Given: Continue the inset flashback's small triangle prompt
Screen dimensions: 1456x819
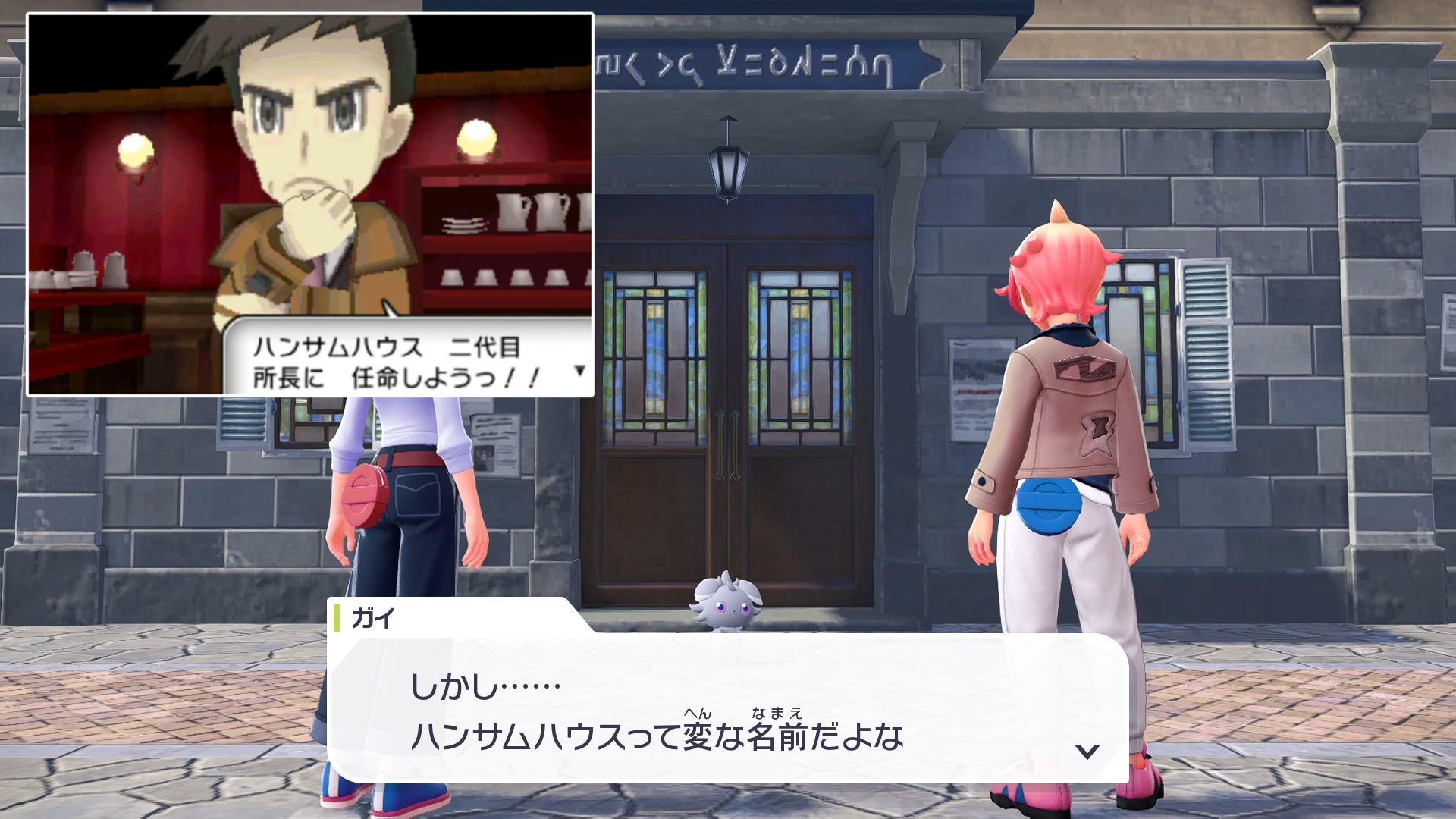Looking at the screenshot, I should tap(580, 370).
